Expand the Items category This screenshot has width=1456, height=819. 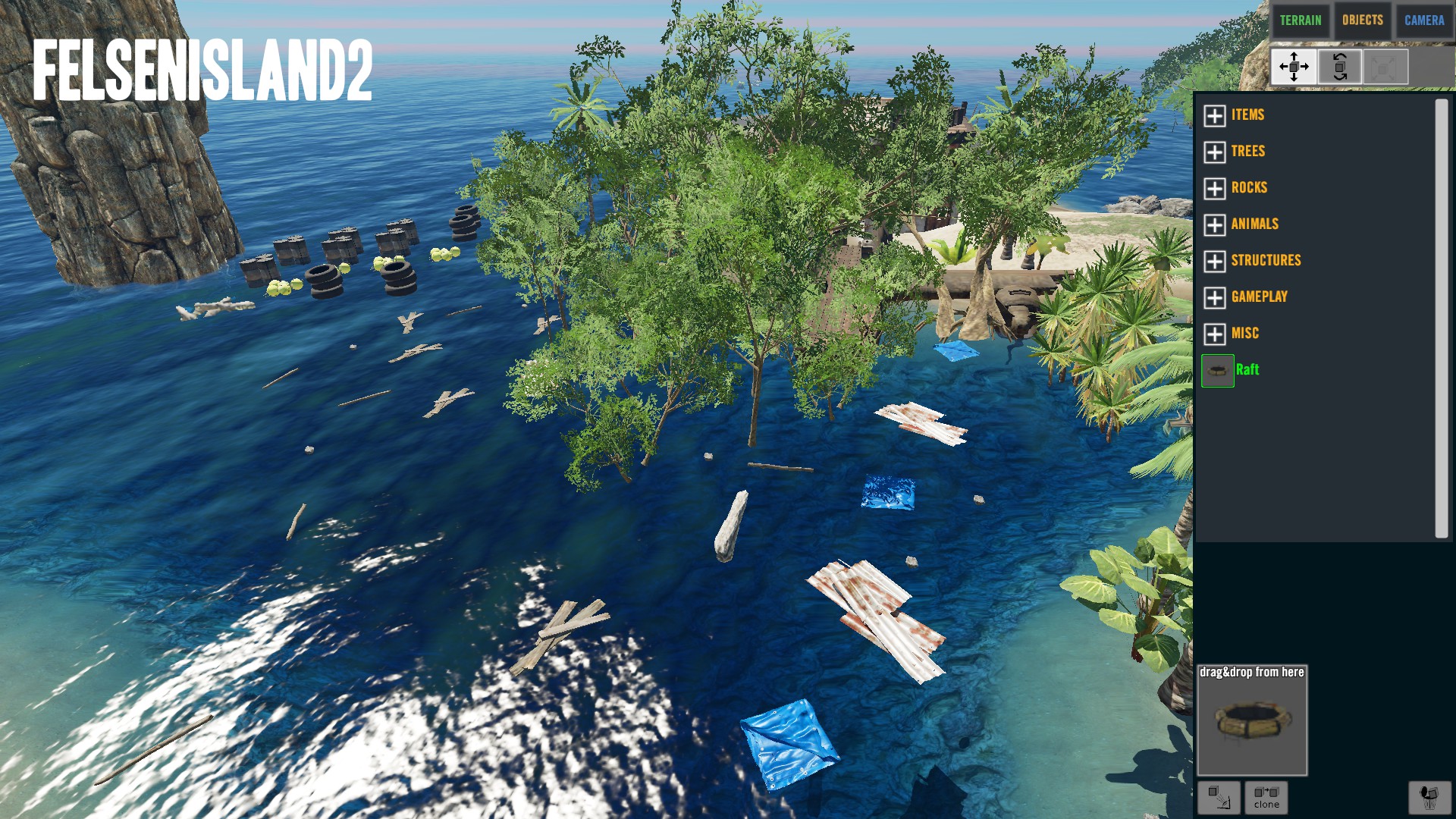1215,115
